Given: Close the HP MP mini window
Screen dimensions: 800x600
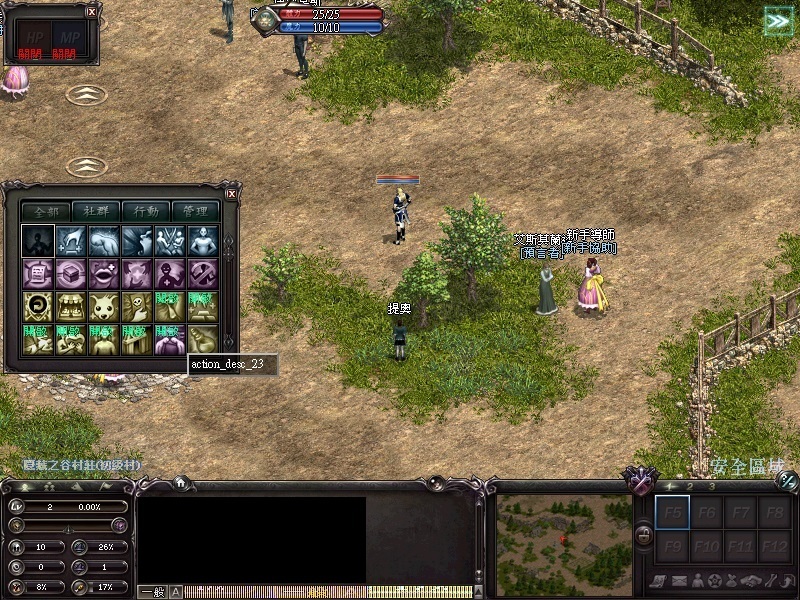Looking at the screenshot, I should [92, 12].
